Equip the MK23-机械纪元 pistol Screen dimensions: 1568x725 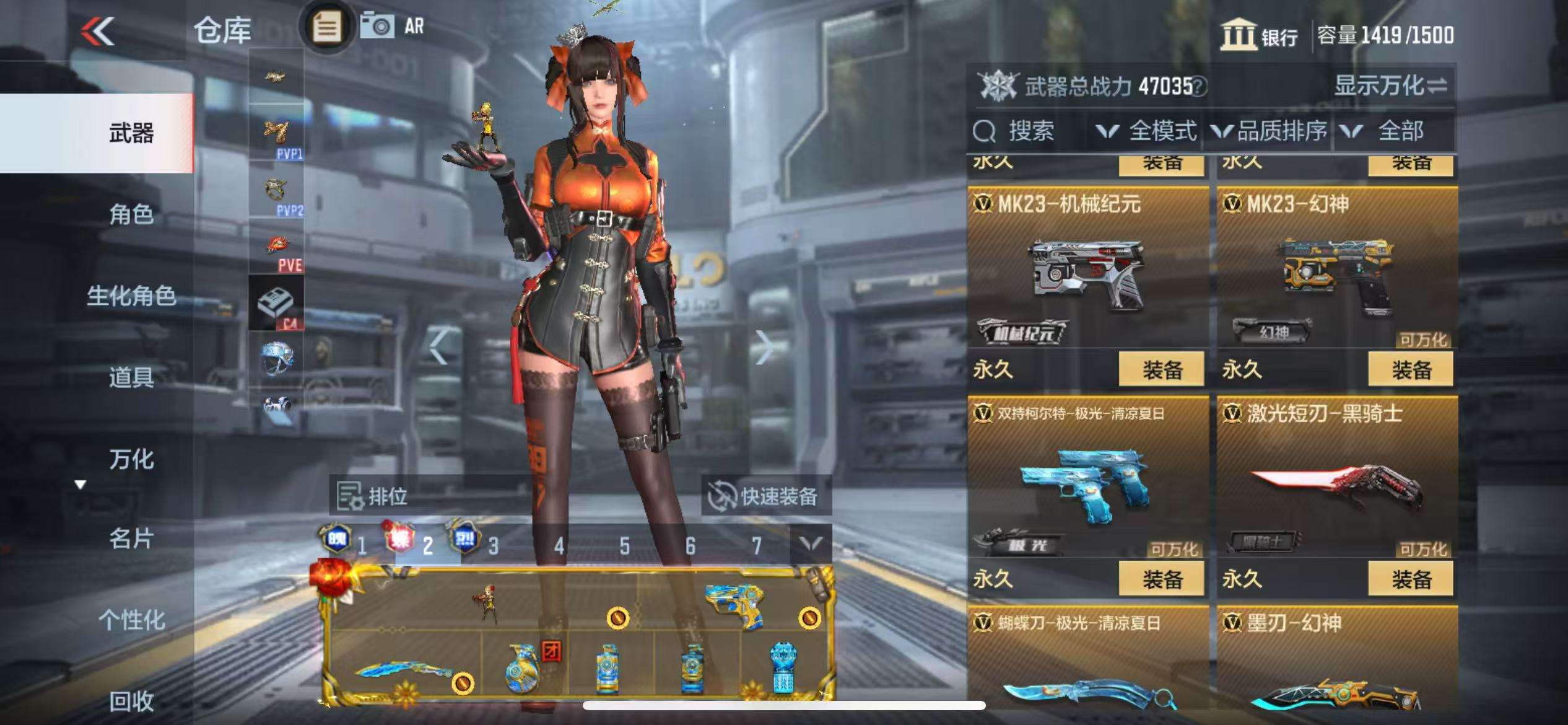tap(1161, 370)
